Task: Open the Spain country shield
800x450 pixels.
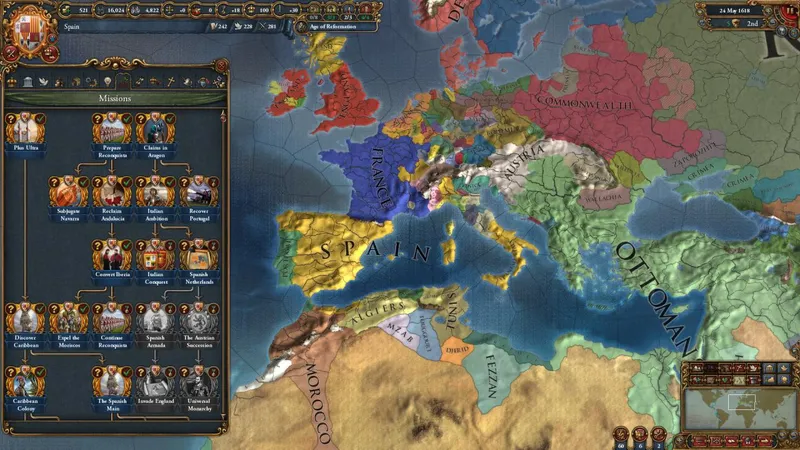Action: 28,28
